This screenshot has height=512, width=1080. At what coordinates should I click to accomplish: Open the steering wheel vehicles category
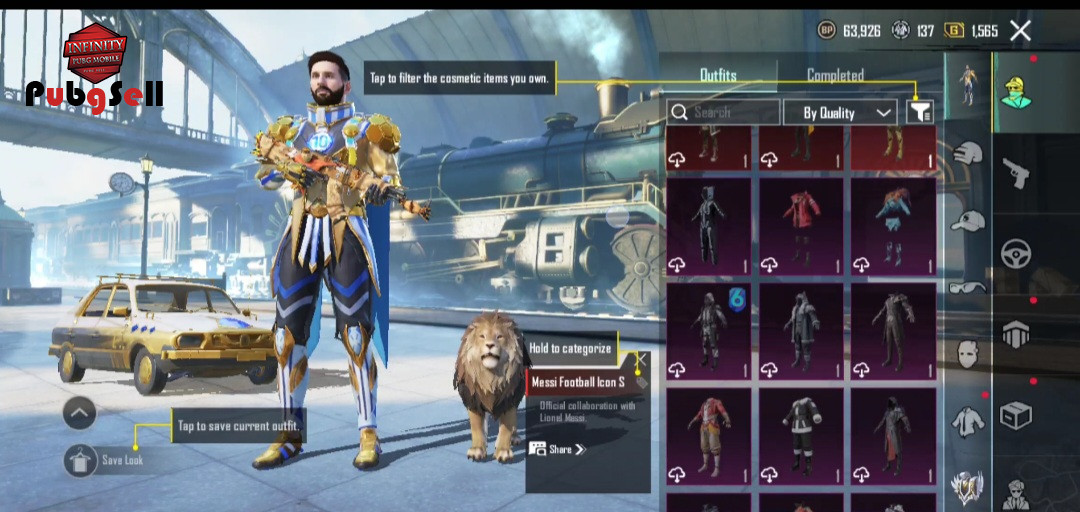point(1016,253)
